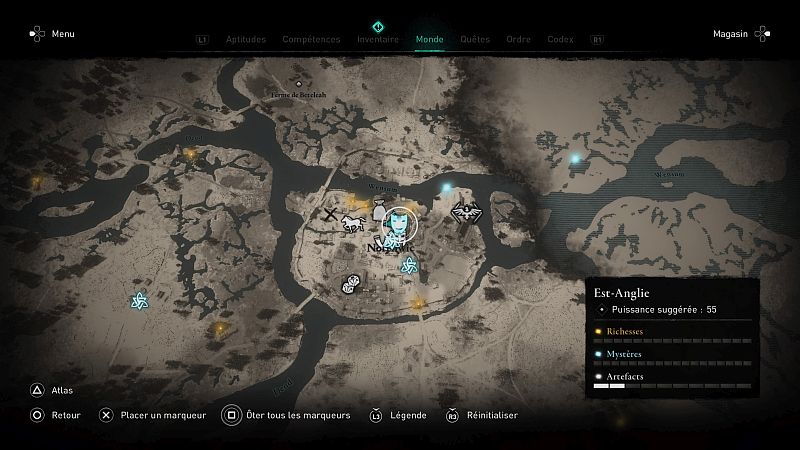The height and width of the screenshot is (450, 800).
Task: Select the horse stable map marker
Action: [x=351, y=223]
